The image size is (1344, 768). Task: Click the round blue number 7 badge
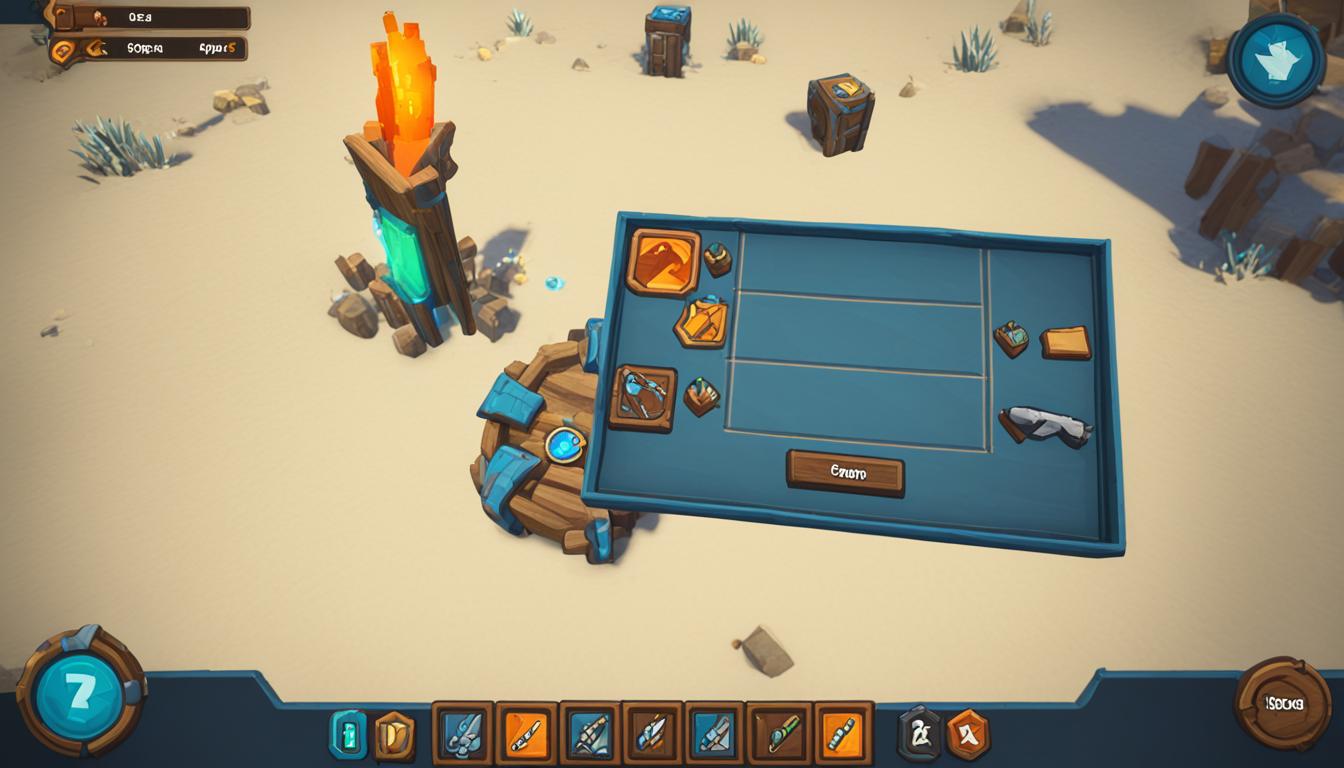[78, 692]
